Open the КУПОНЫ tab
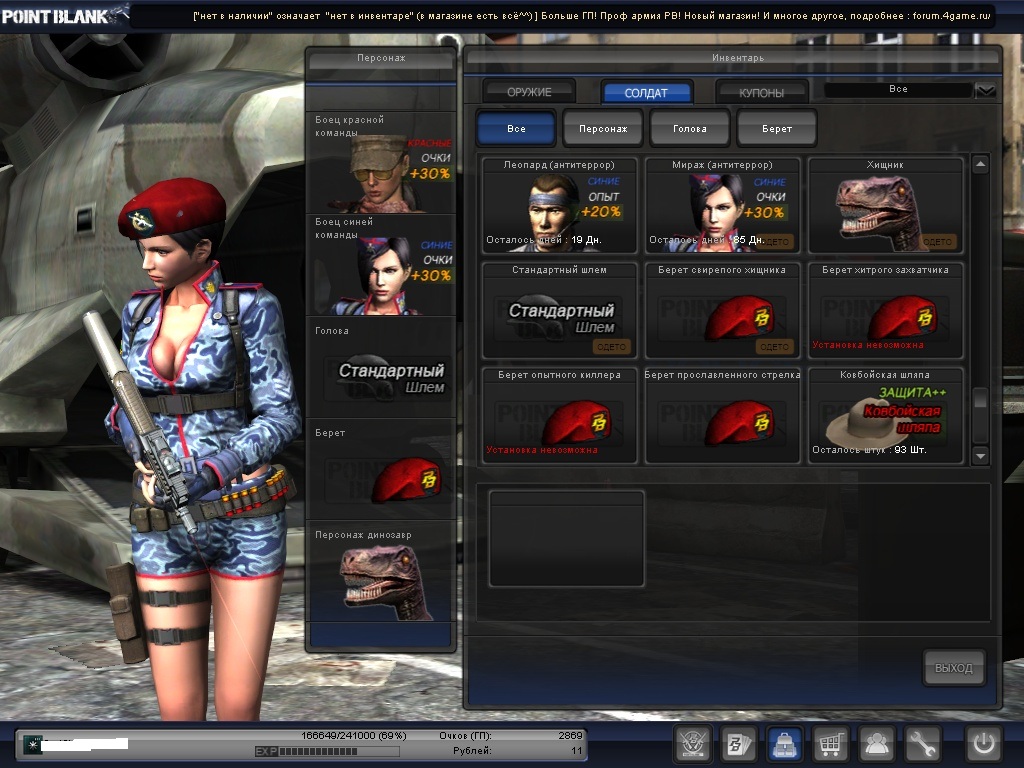 coord(762,92)
